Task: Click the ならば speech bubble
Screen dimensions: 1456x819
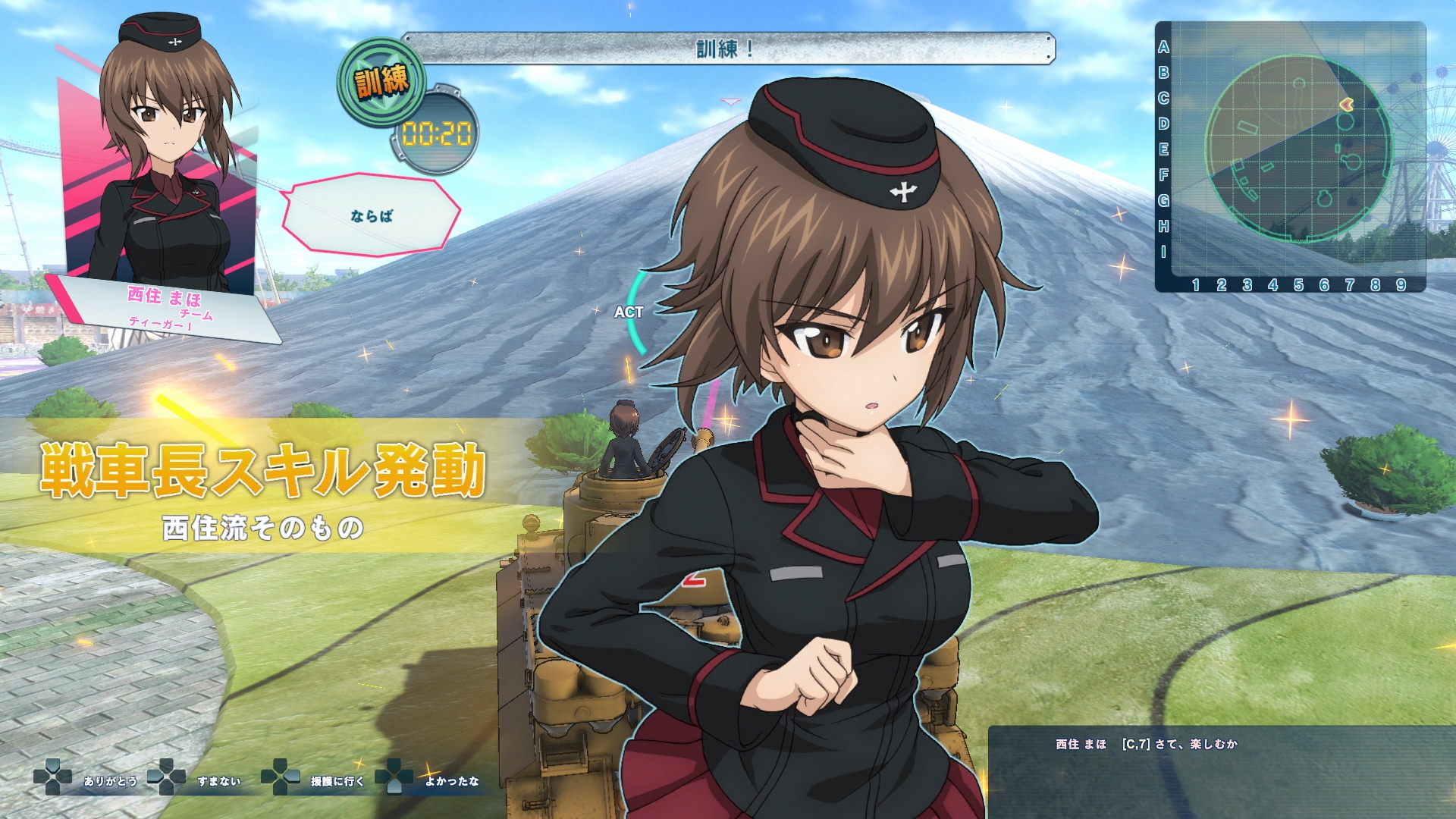Action: [372, 215]
